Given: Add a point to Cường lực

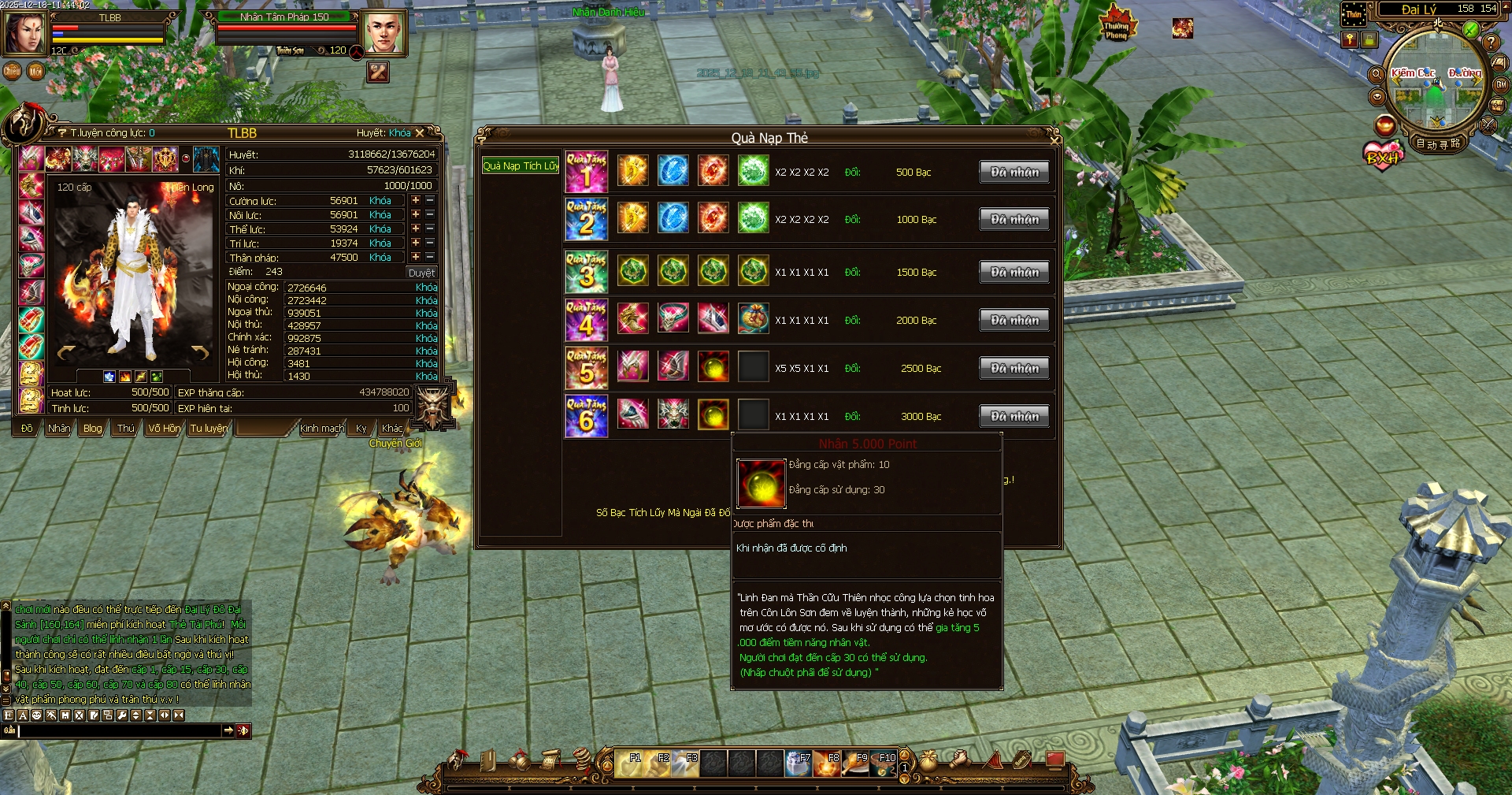Looking at the screenshot, I should (416, 200).
